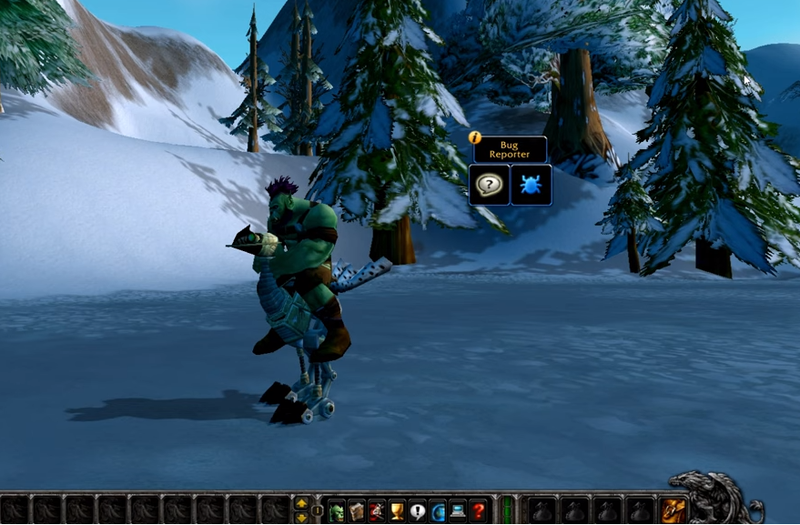
Task: Open the spellbook from the micro menu
Action: [x=357, y=510]
